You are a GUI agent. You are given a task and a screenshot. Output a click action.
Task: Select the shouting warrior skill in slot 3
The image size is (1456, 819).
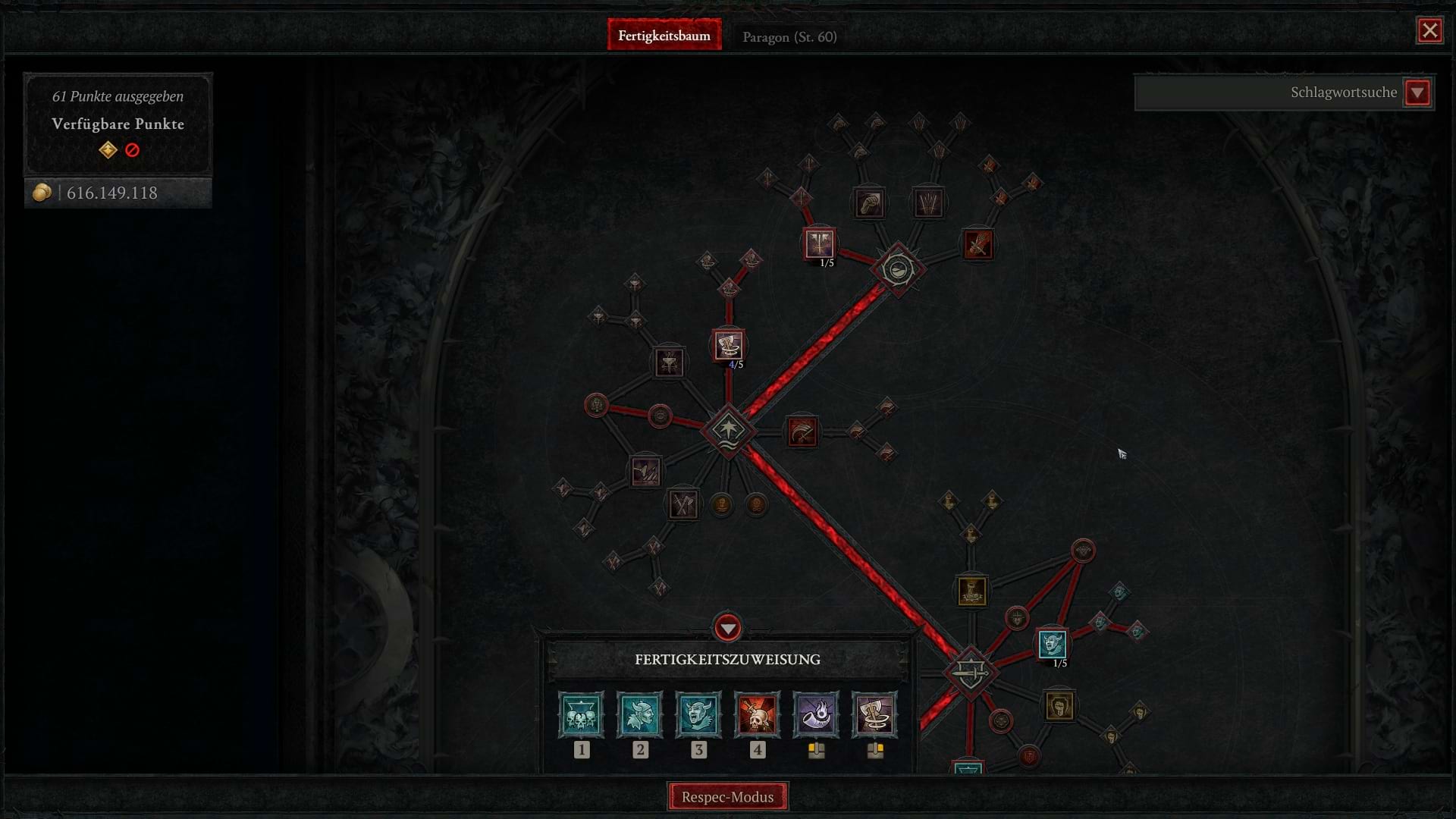click(699, 714)
